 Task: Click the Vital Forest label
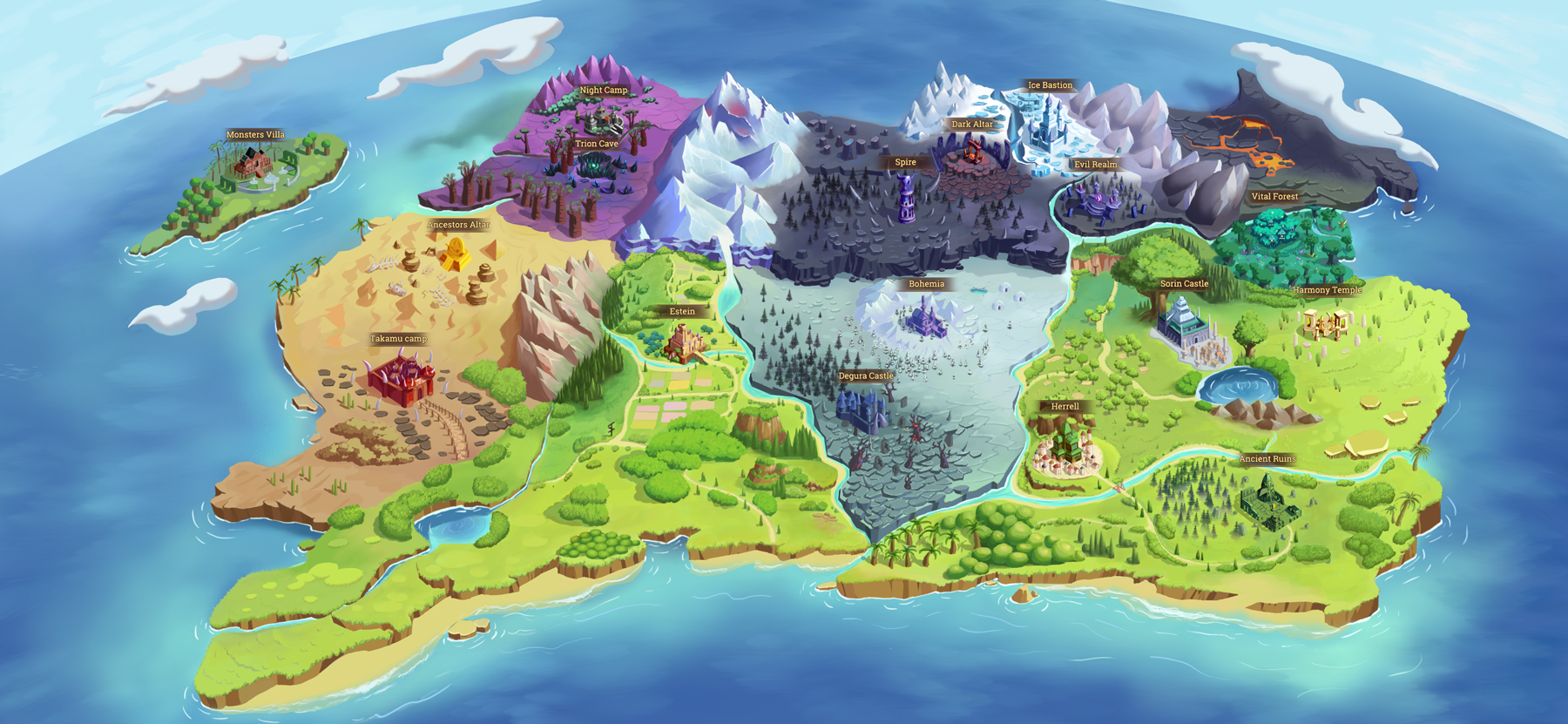[x=1274, y=197]
